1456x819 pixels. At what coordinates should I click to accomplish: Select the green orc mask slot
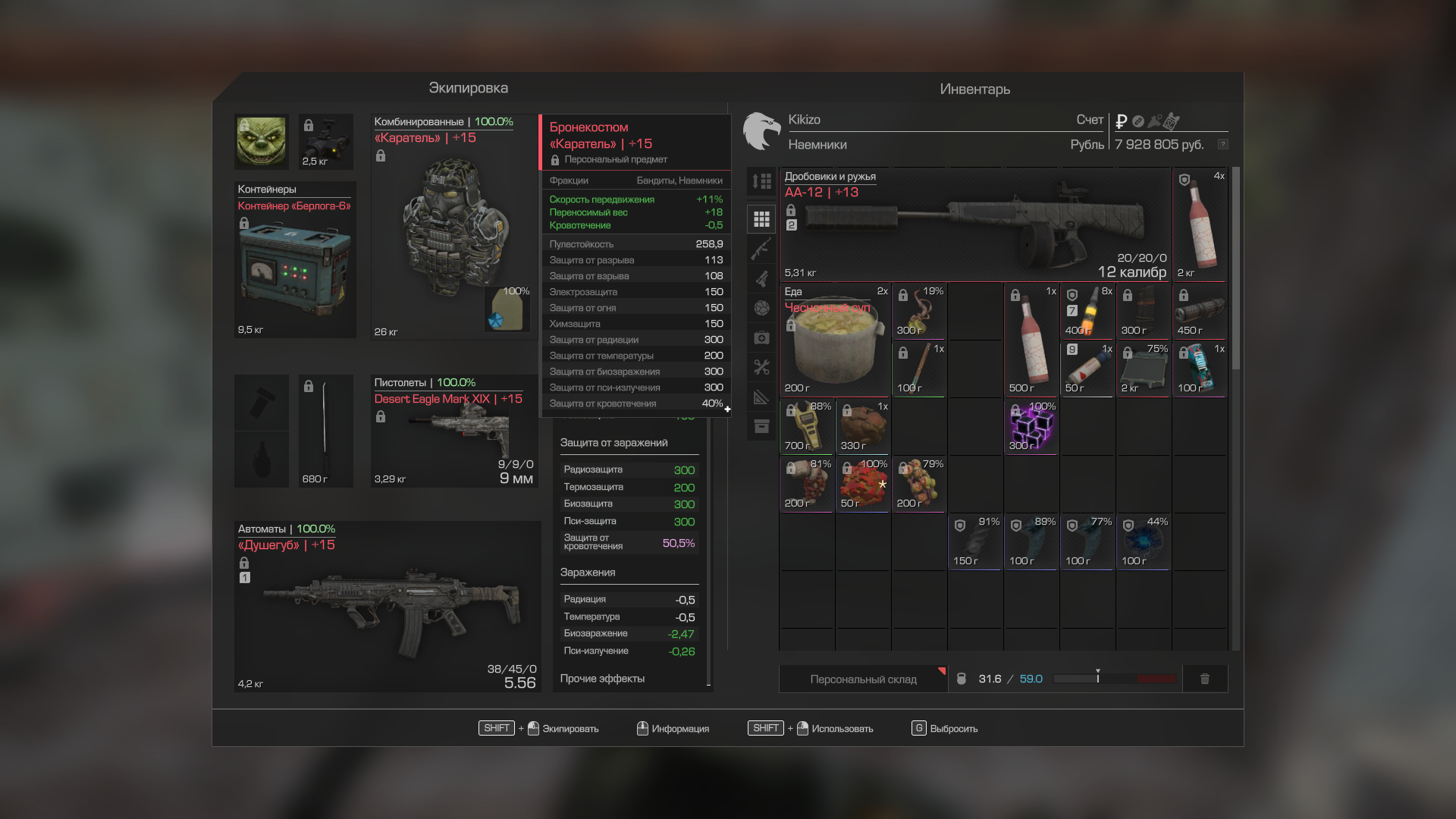point(261,142)
